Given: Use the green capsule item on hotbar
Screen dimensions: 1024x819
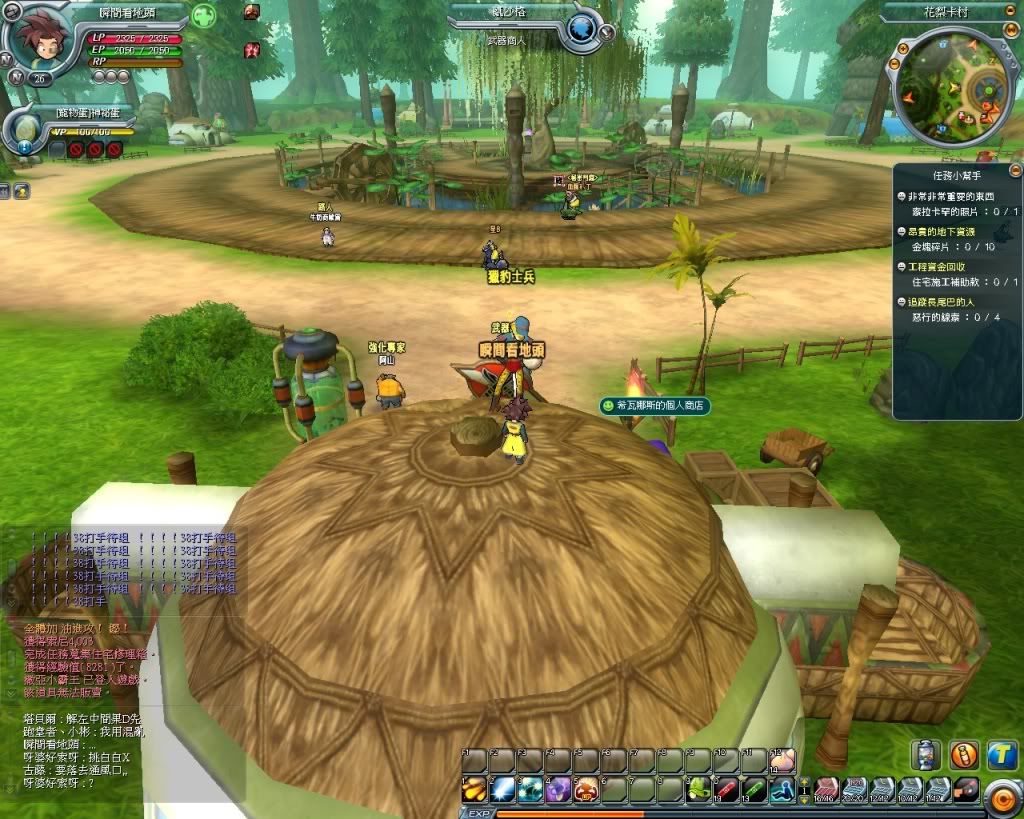Looking at the screenshot, I should click(755, 788).
